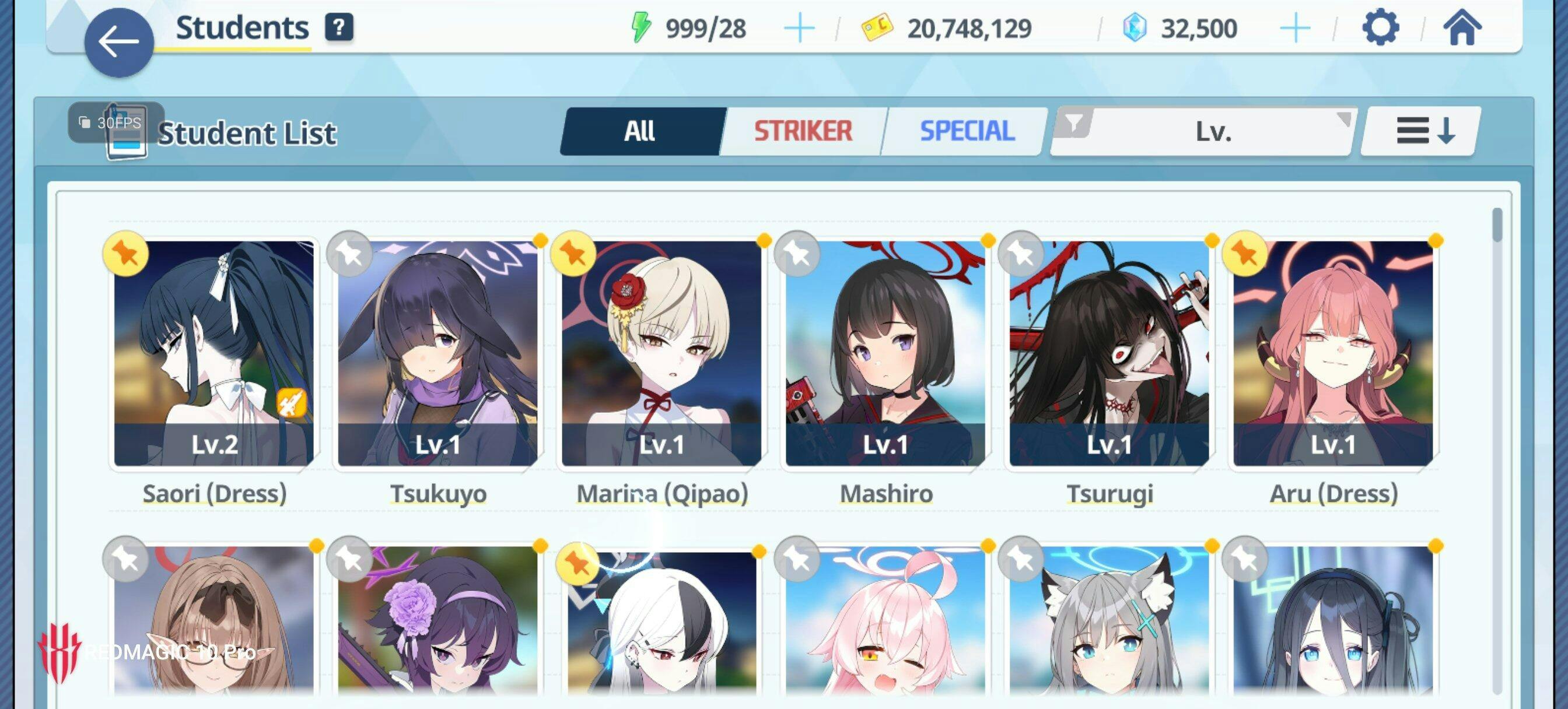
Task: Select the Mashiro student card
Action: (x=885, y=353)
